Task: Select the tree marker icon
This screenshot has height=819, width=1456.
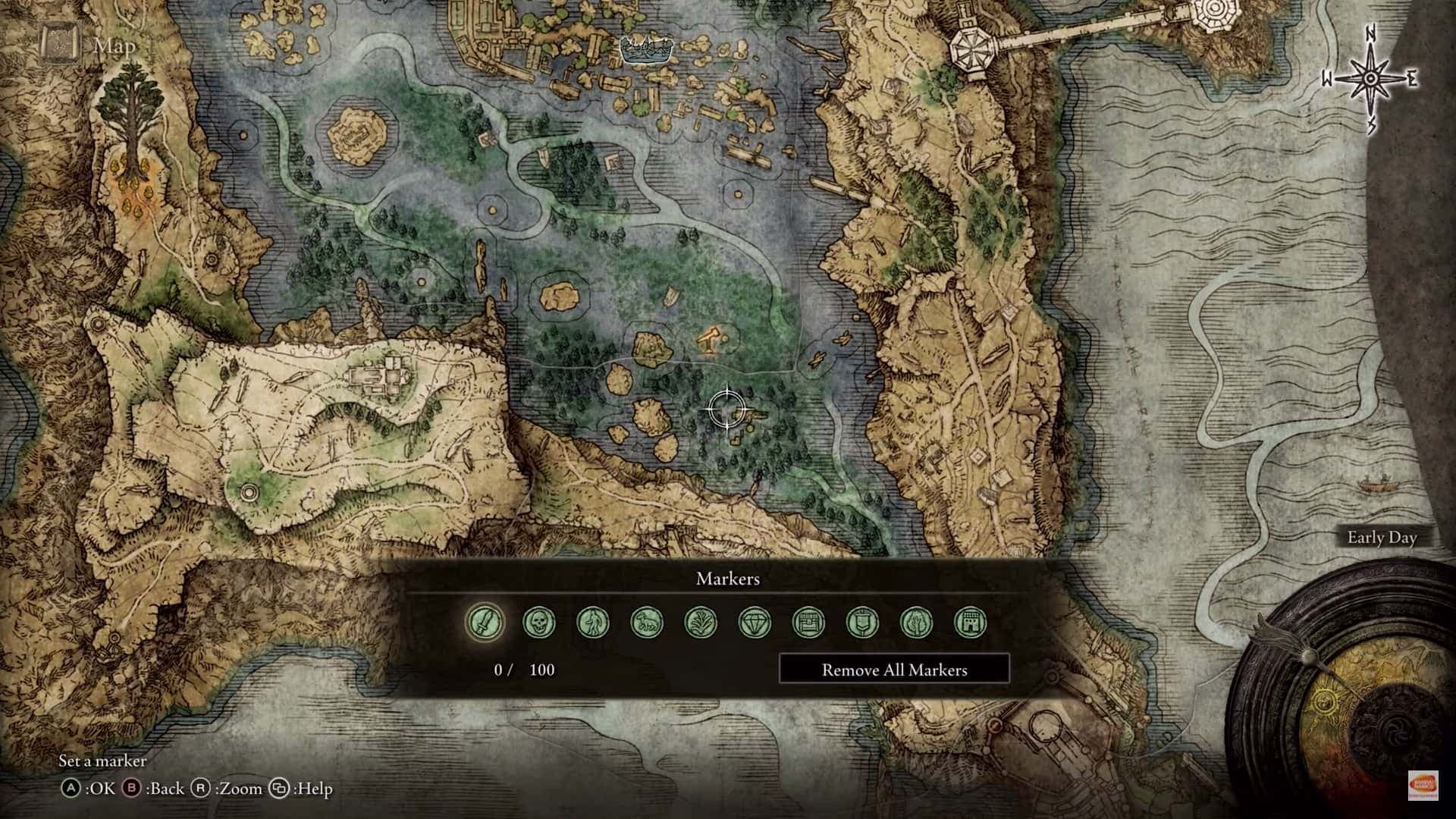Action: 916,623
